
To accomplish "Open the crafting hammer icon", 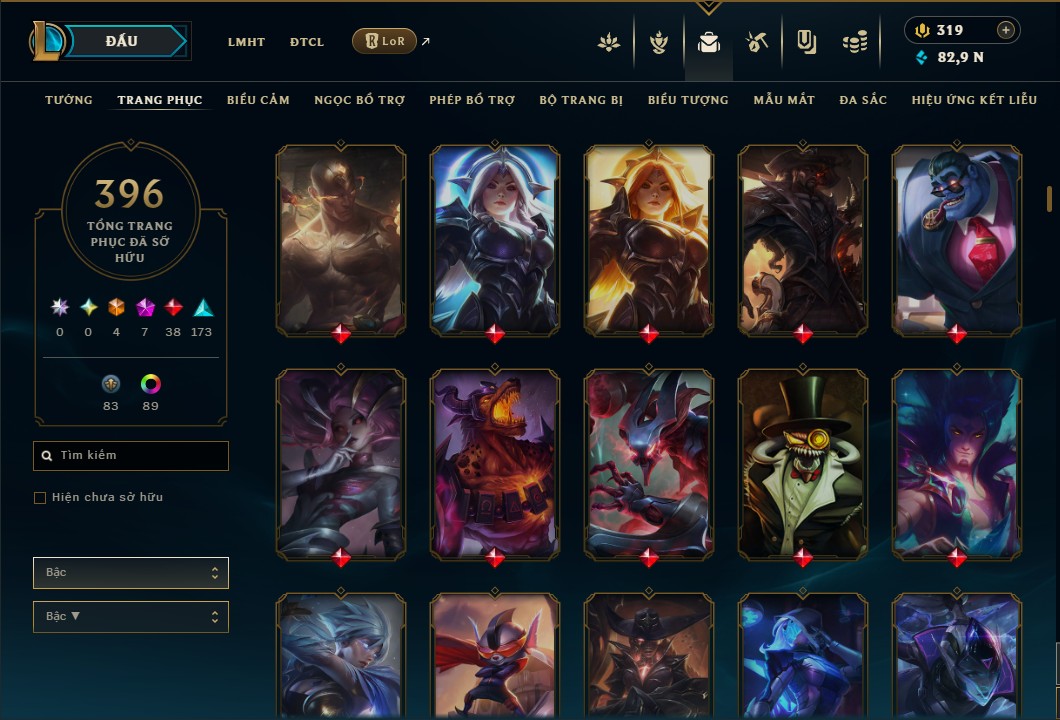I will [756, 42].
